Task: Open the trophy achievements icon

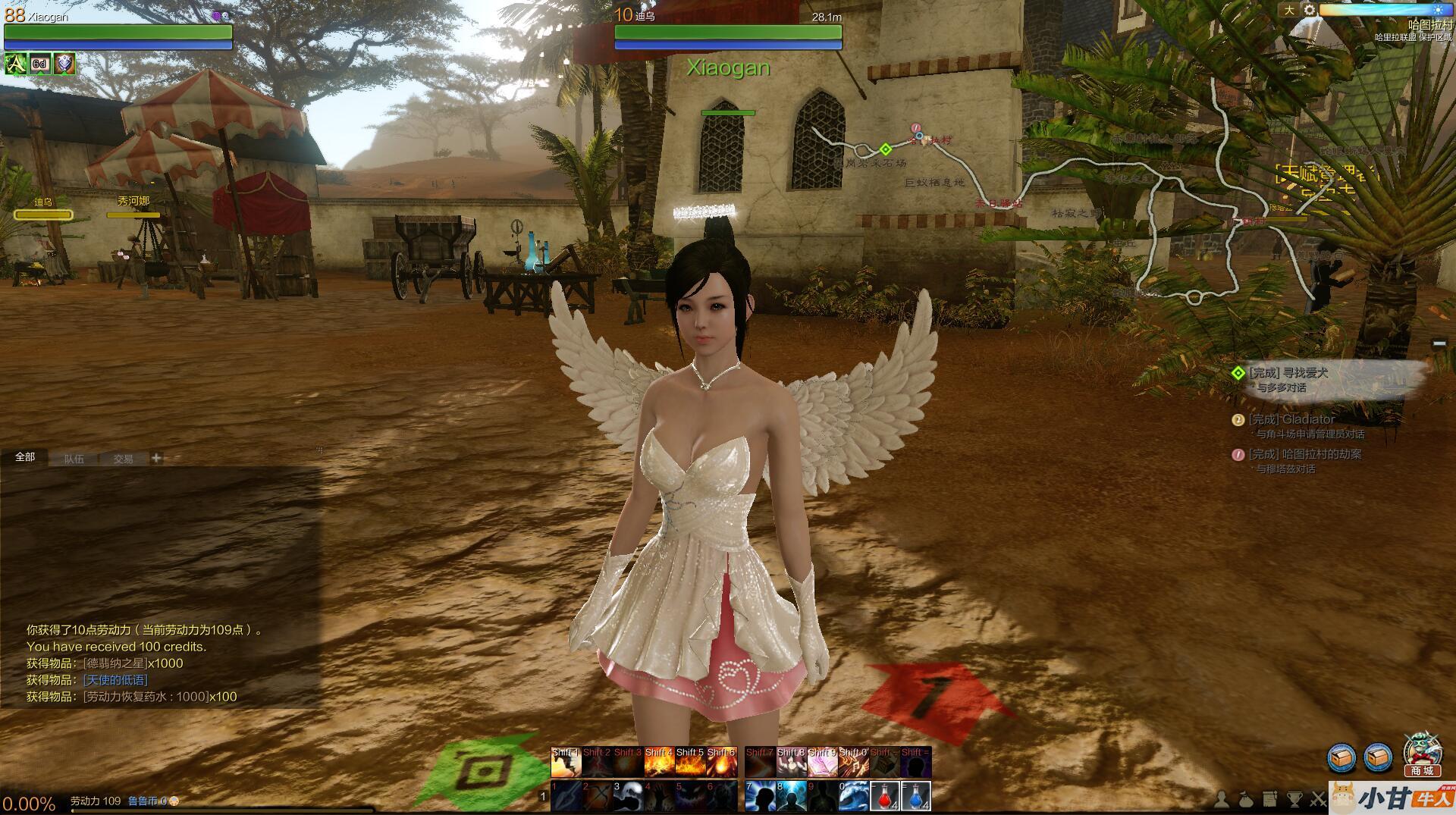Action: coord(1294,799)
